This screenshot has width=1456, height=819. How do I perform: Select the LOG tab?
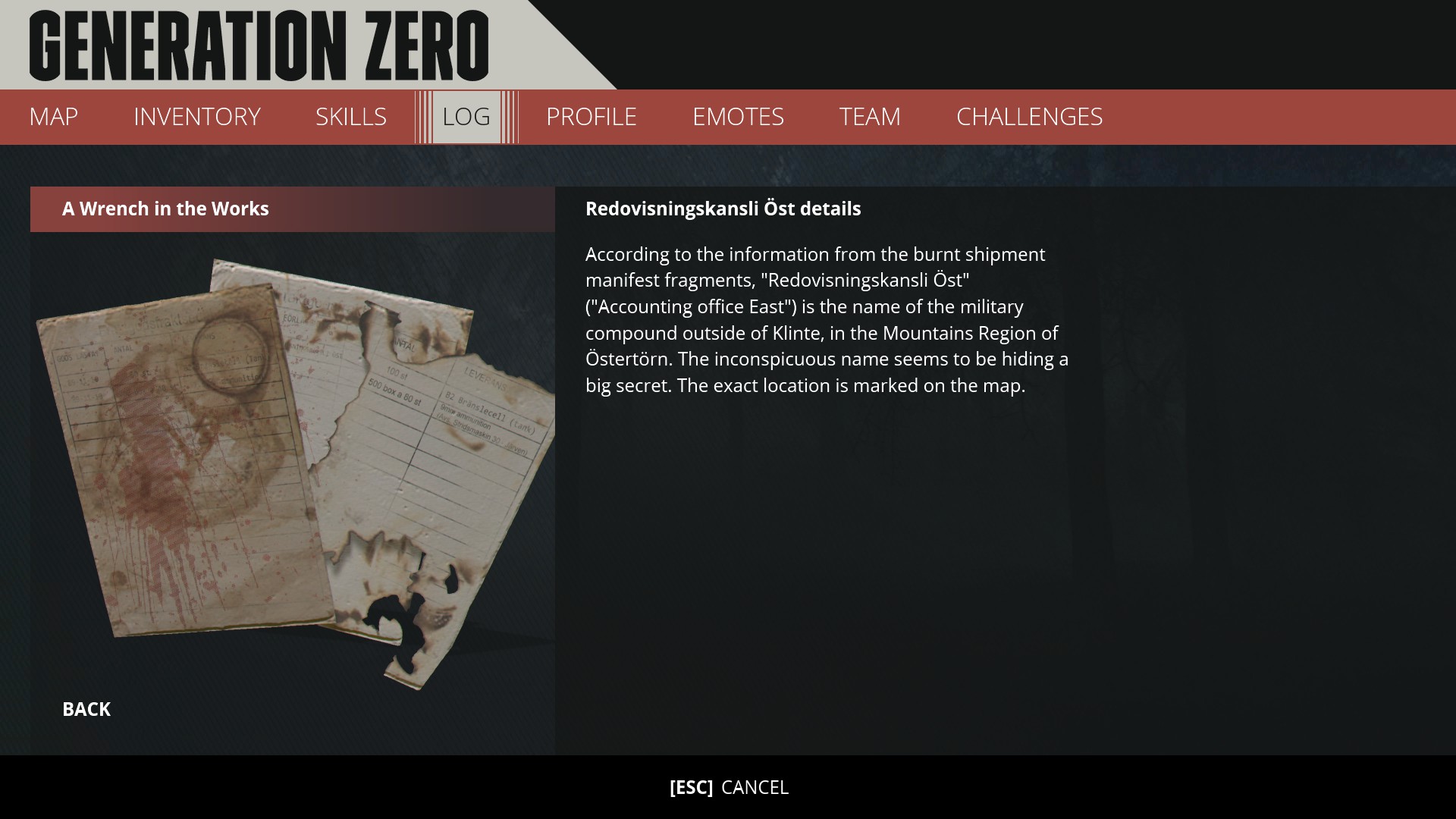tap(465, 117)
